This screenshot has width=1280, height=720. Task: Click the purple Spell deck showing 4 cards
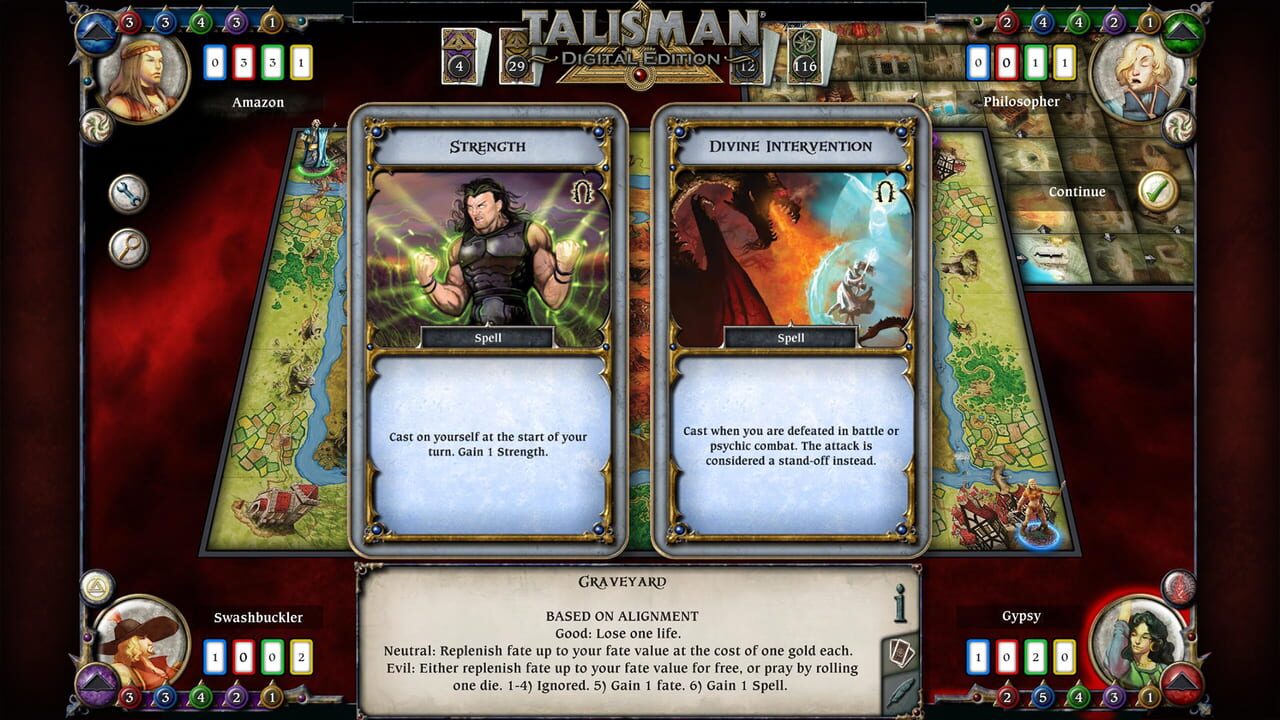tap(461, 56)
